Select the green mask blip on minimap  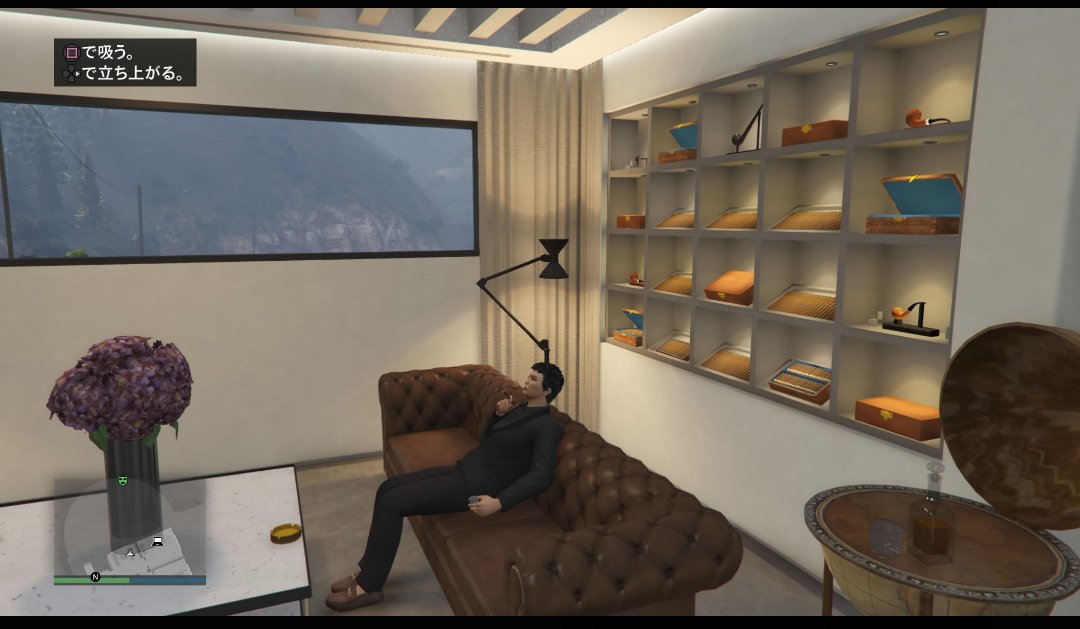(x=124, y=480)
